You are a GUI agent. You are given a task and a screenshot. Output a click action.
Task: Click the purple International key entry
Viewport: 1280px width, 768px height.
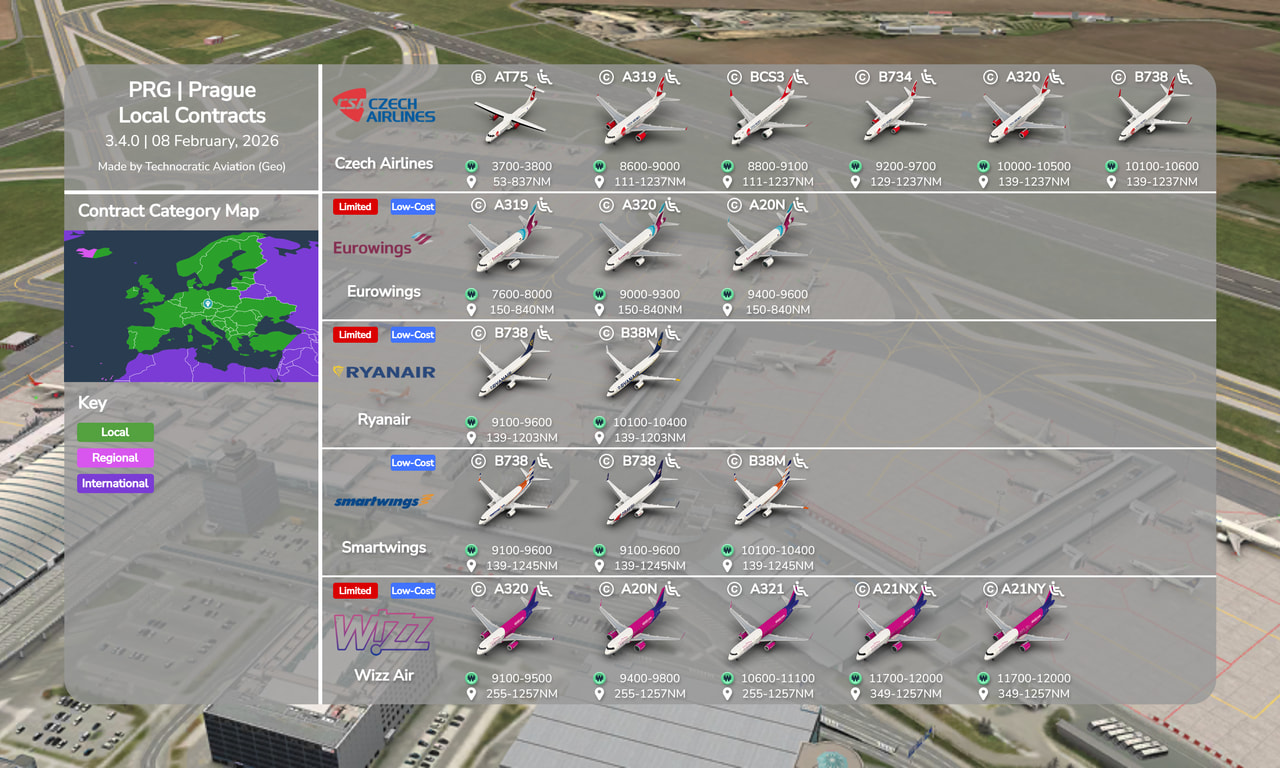pos(115,483)
